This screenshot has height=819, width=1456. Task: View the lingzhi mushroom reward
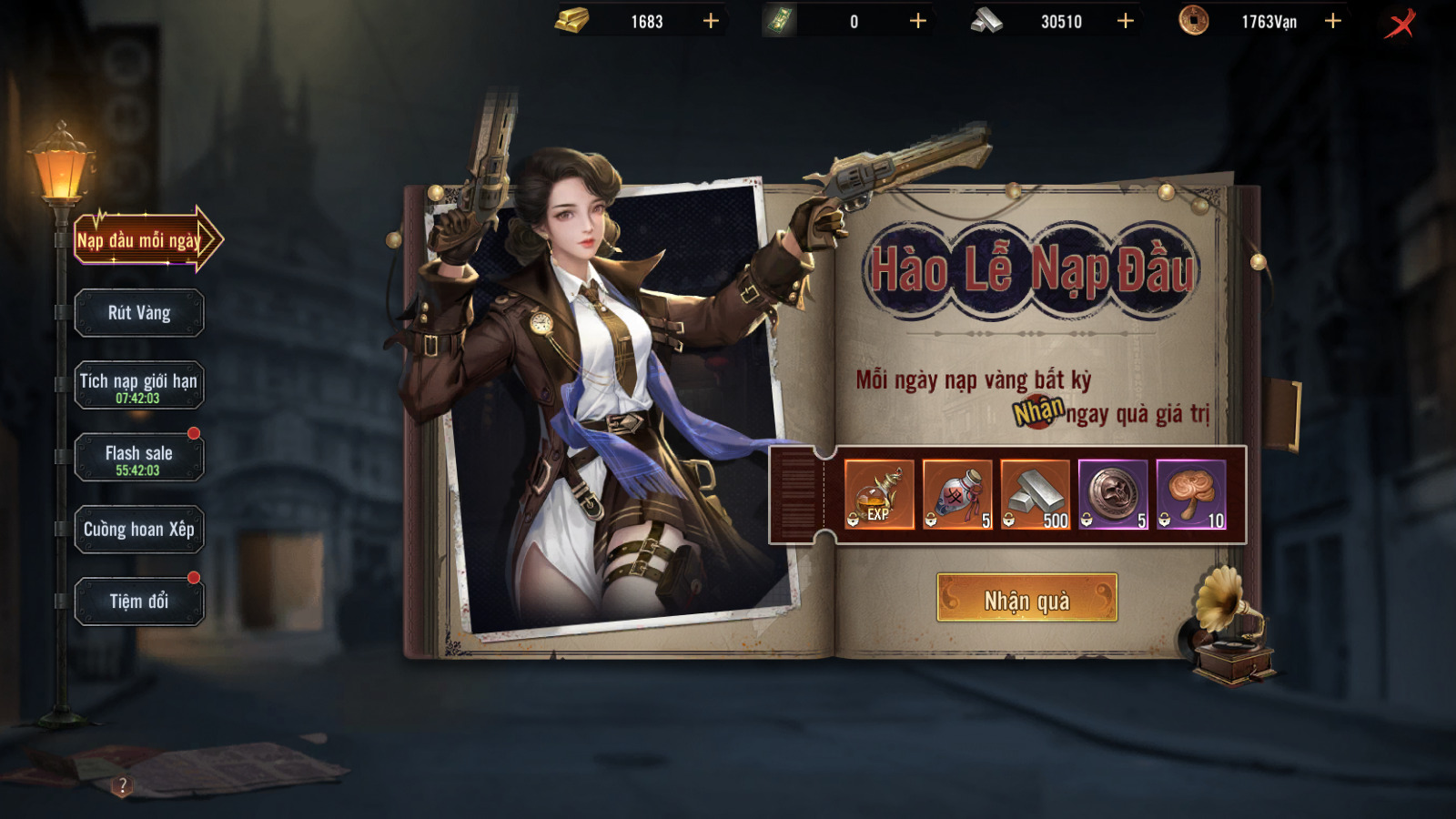coord(1191,494)
